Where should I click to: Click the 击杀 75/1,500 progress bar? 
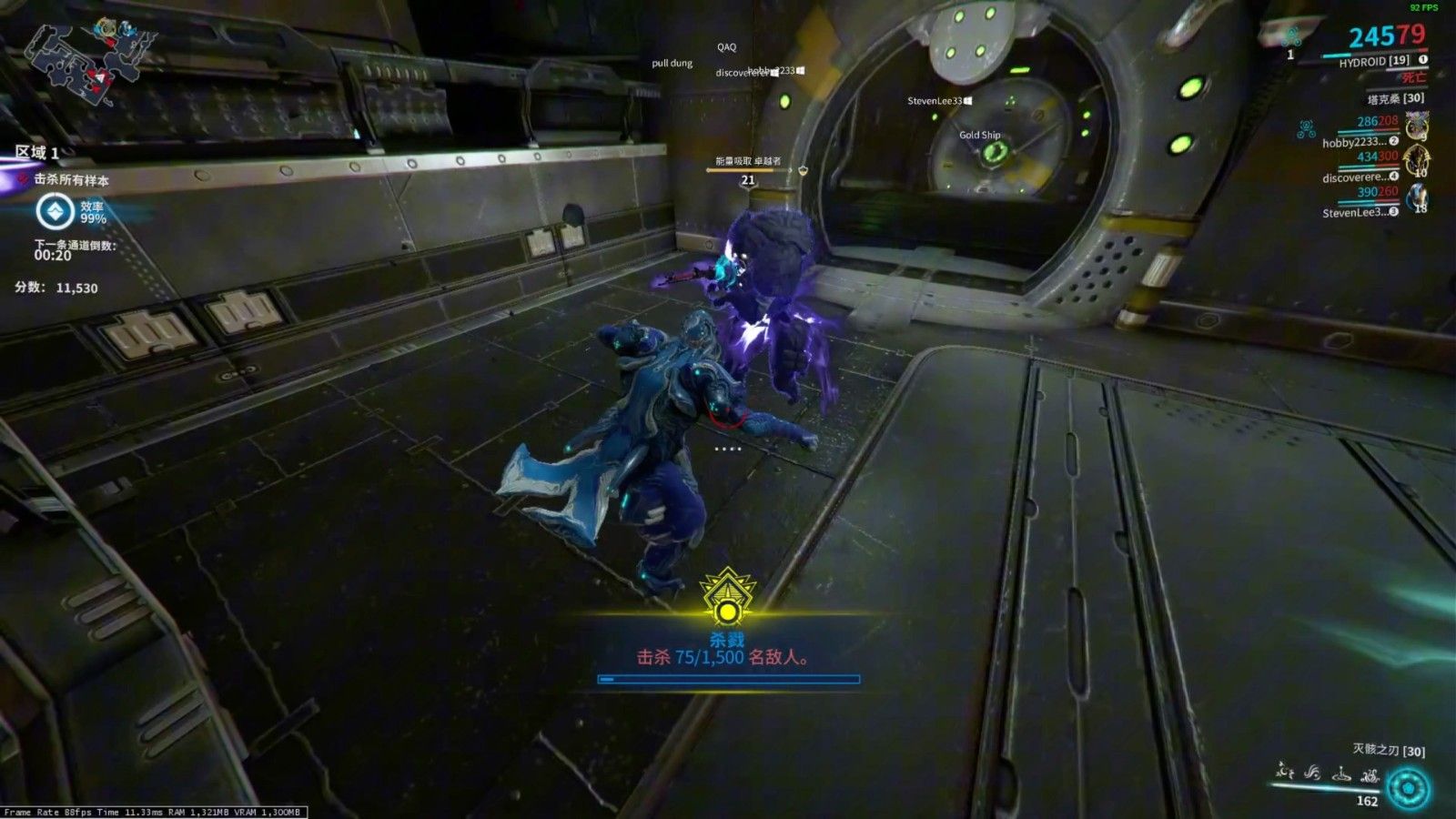[x=728, y=678]
